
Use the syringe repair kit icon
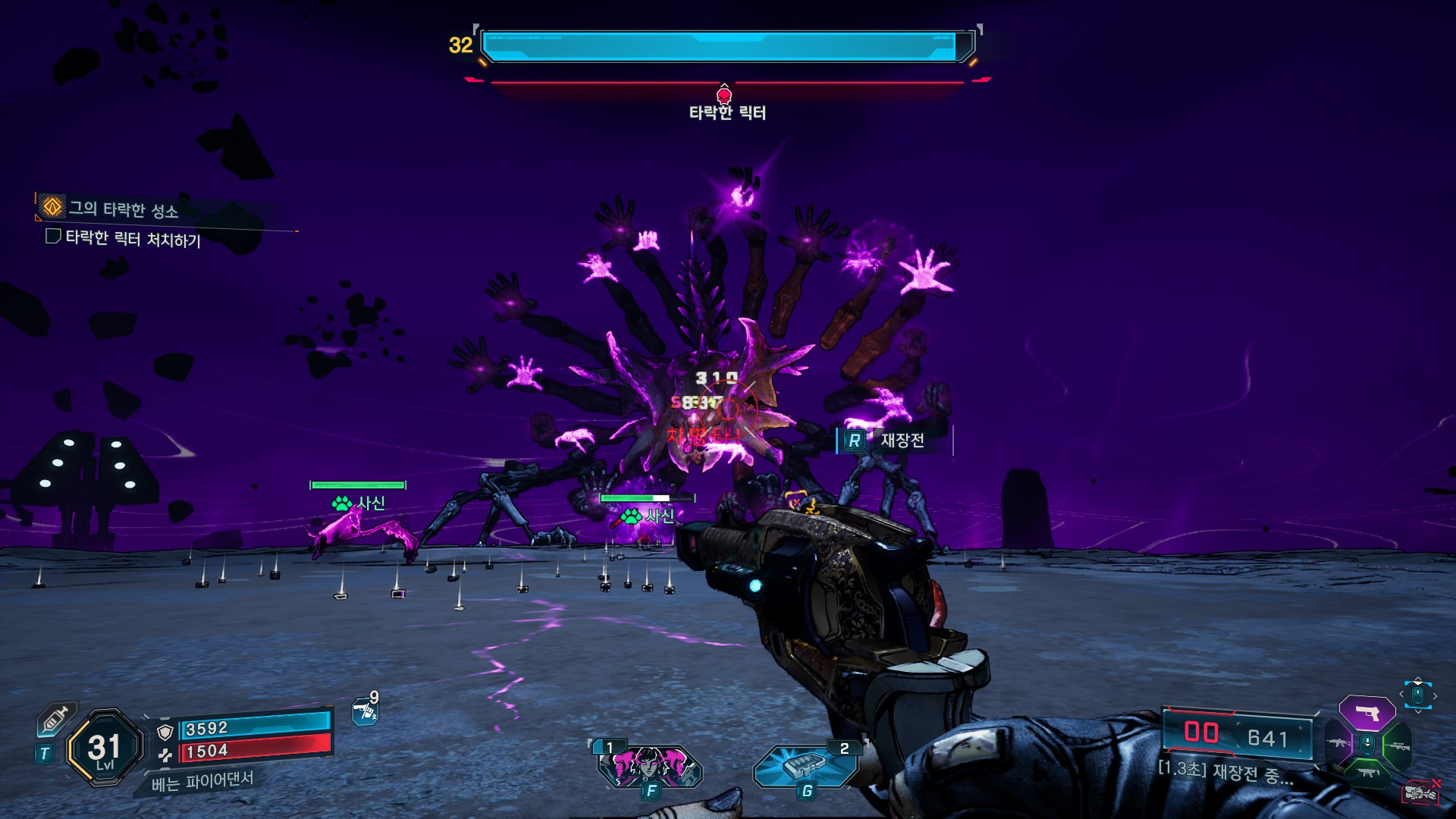pyautogui.click(x=55, y=719)
